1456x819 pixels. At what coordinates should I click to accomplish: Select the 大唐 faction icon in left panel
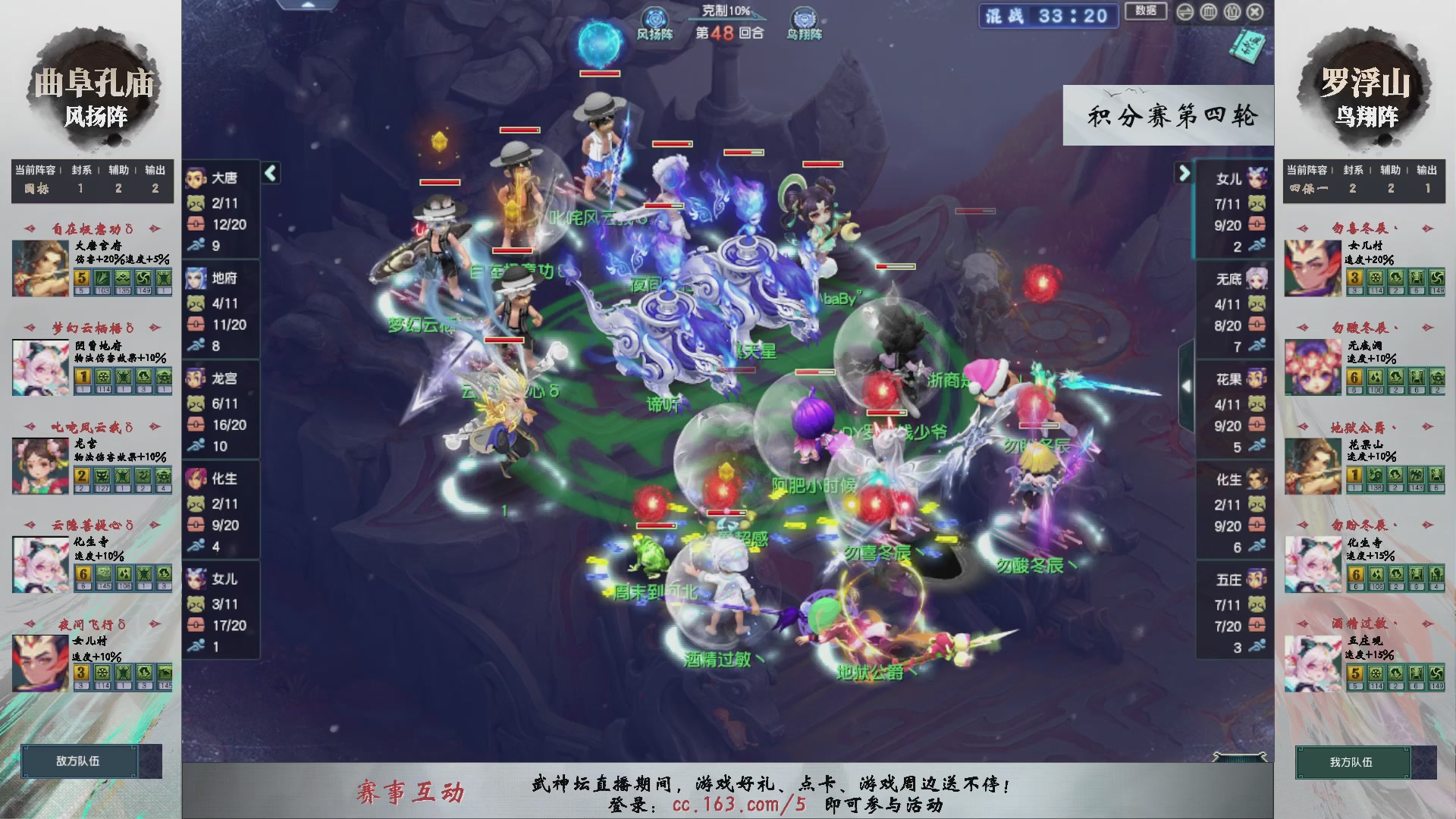(197, 179)
